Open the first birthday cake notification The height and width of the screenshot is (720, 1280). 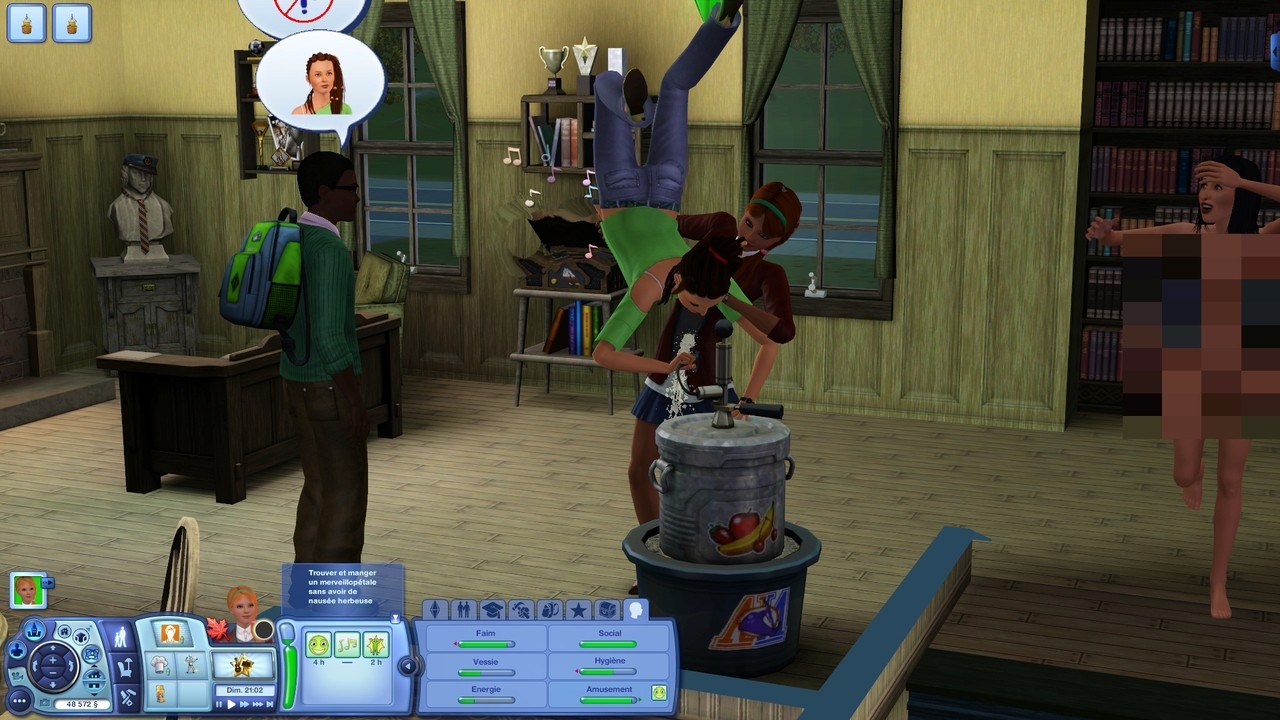pos(27,22)
